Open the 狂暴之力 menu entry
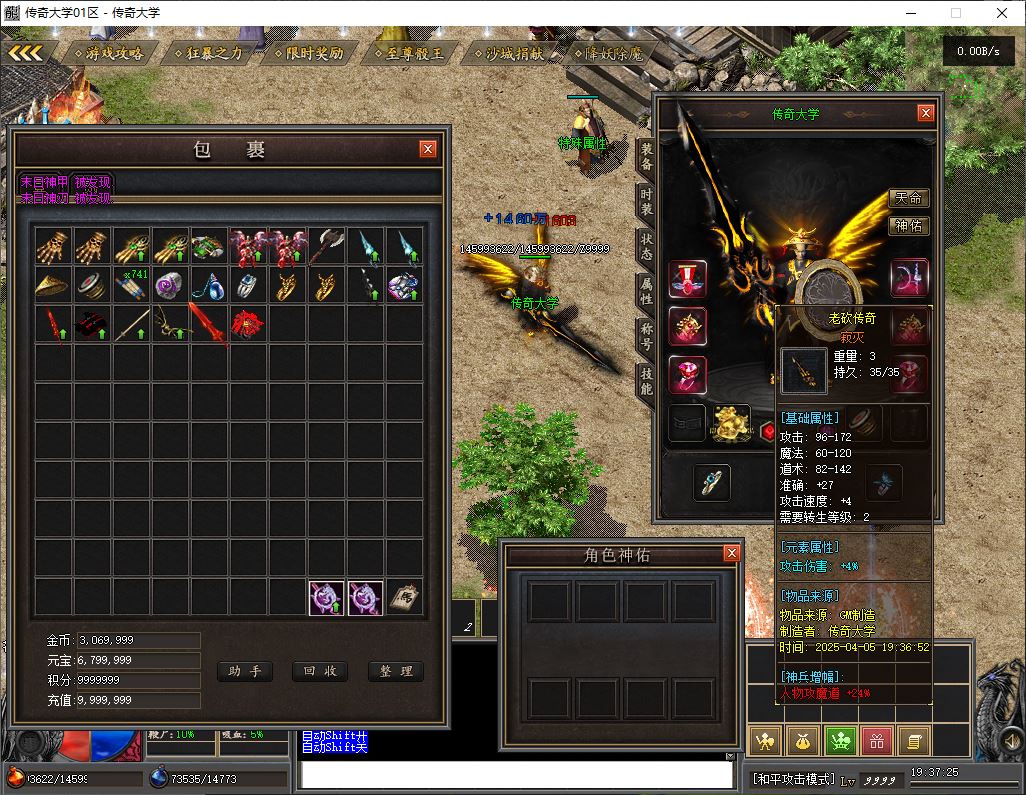The image size is (1026, 795). [x=208, y=53]
